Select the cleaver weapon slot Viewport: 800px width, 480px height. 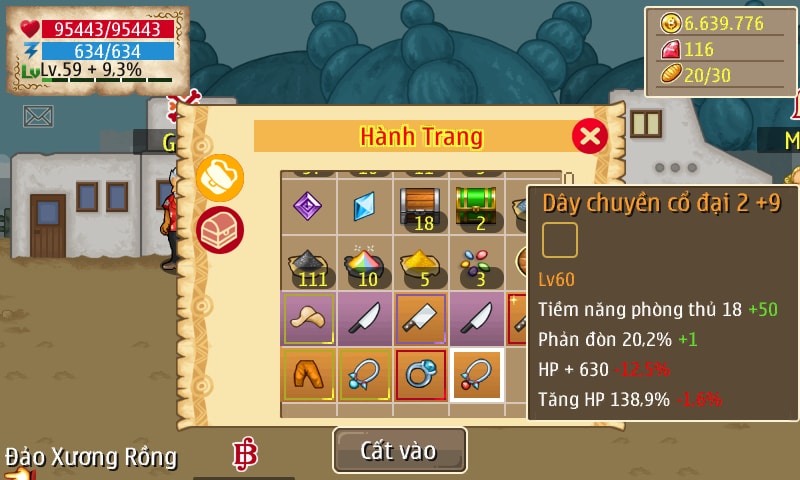click(x=420, y=318)
